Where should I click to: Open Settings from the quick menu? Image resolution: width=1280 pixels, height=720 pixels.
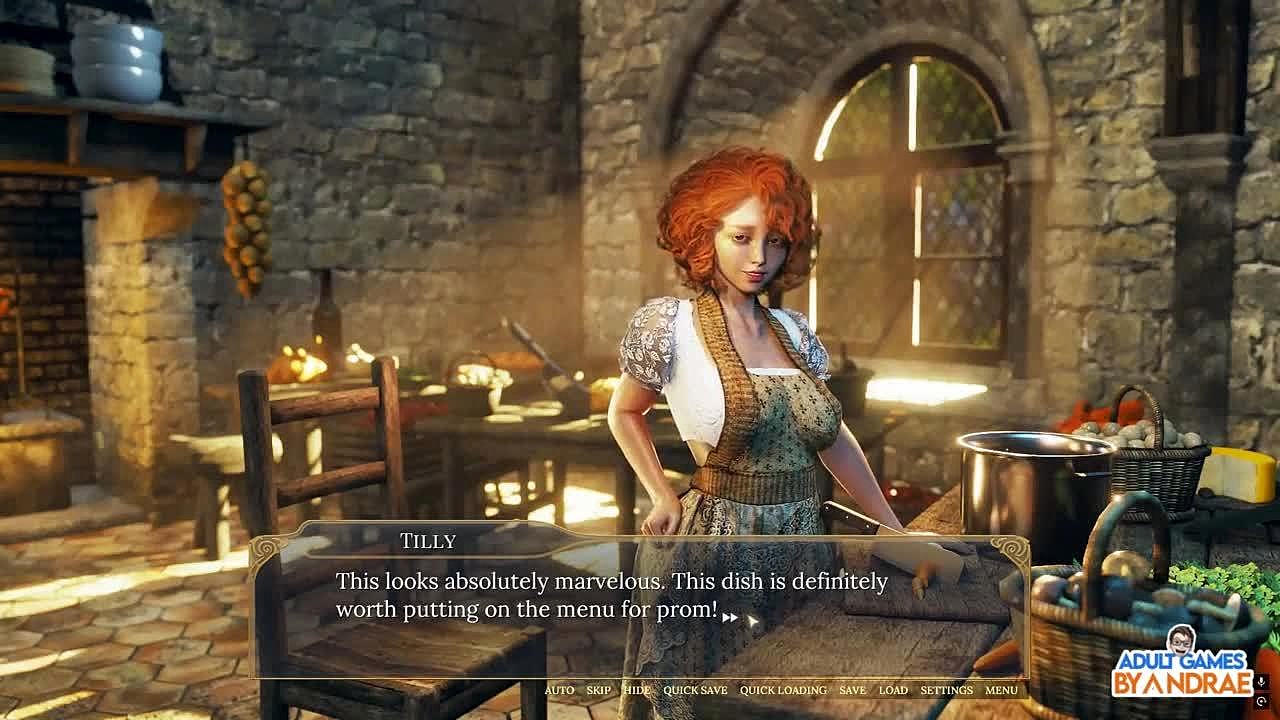946,690
